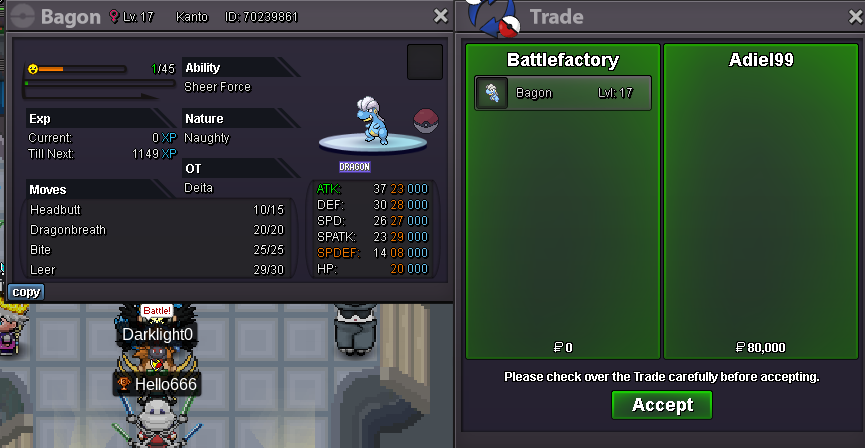Choose the Bite move entry
Screen dimensions: 865x448
click(157, 250)
